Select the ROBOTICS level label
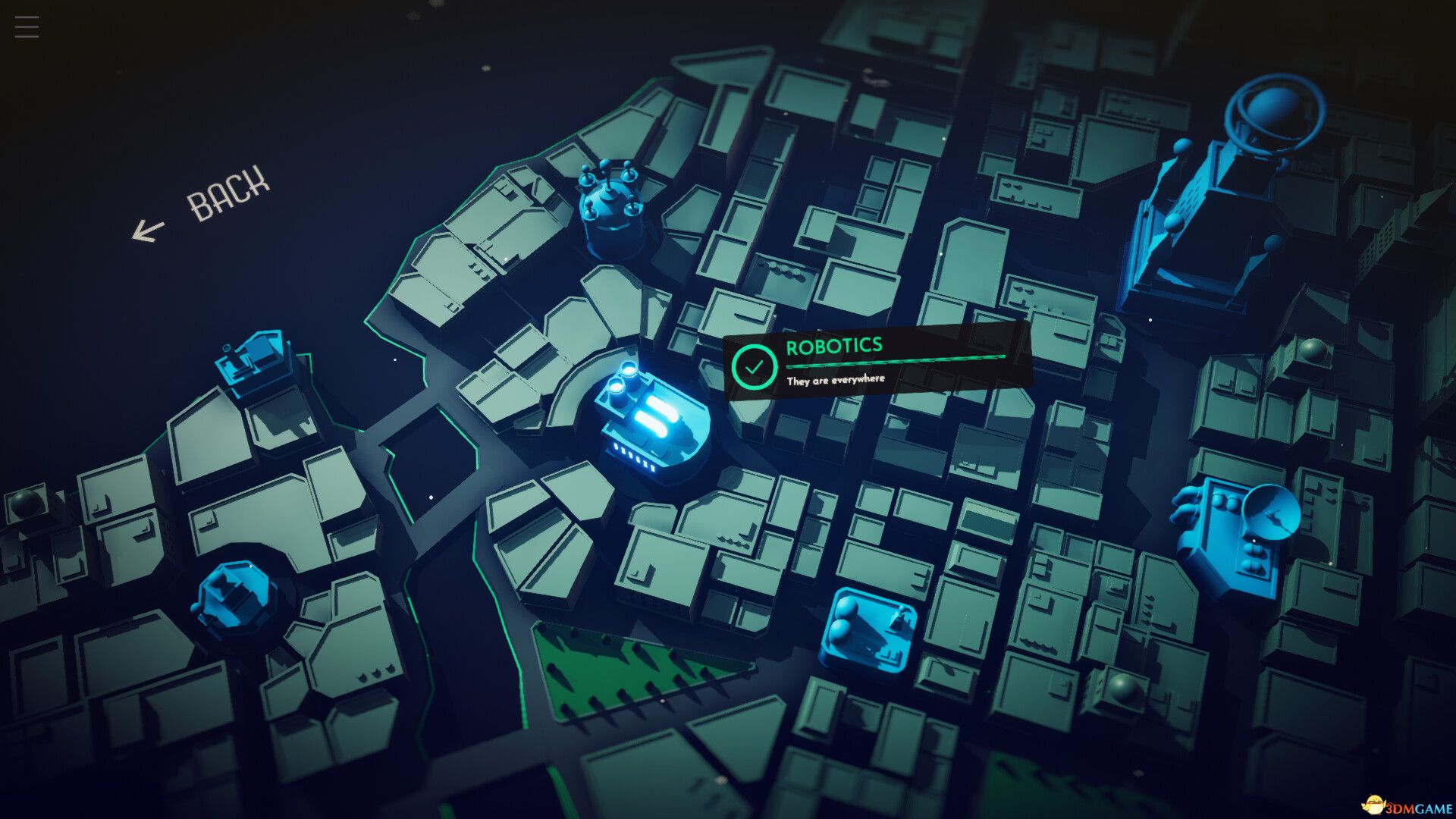Image resolution: width=1456 pixels, height=819 pixels. (833, 347)
